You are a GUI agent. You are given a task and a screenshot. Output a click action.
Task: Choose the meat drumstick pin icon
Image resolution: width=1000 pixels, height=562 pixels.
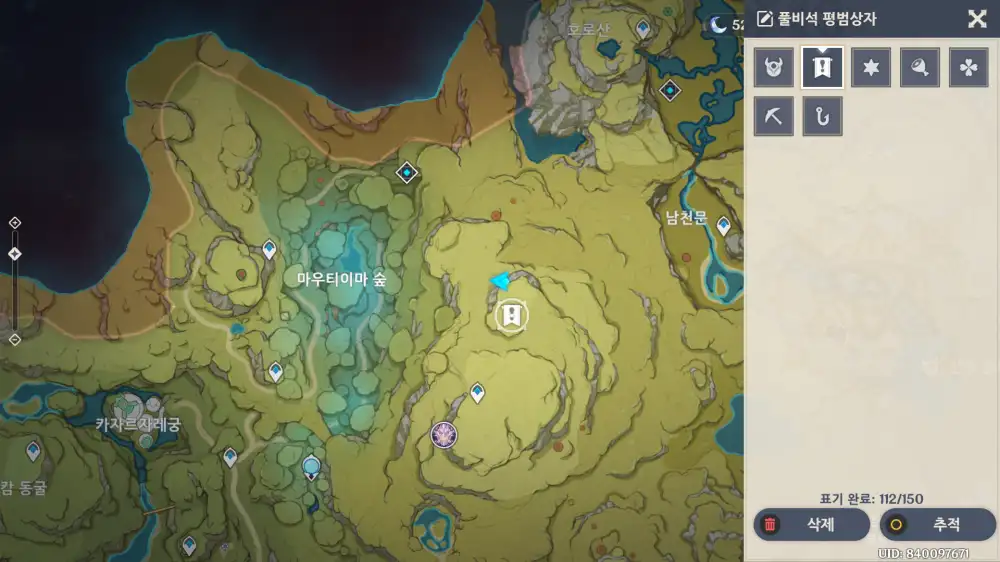tap(919, 67)
